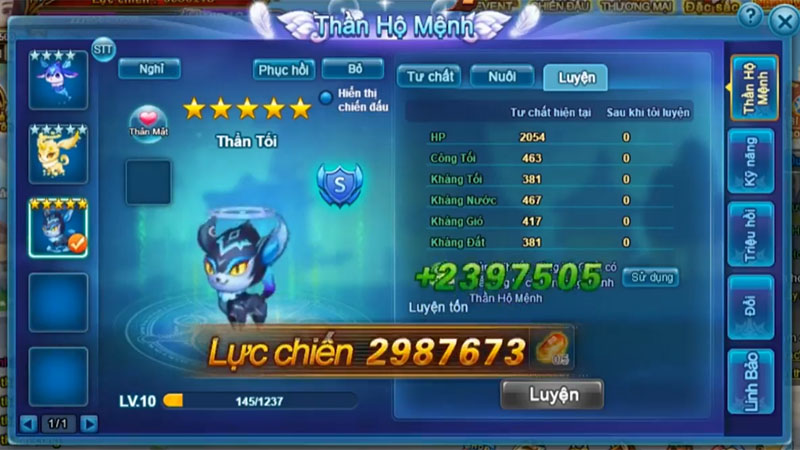Select the yellow three-star pet thumbnail
Screen dimensions: 800x450
pos(58,153)
